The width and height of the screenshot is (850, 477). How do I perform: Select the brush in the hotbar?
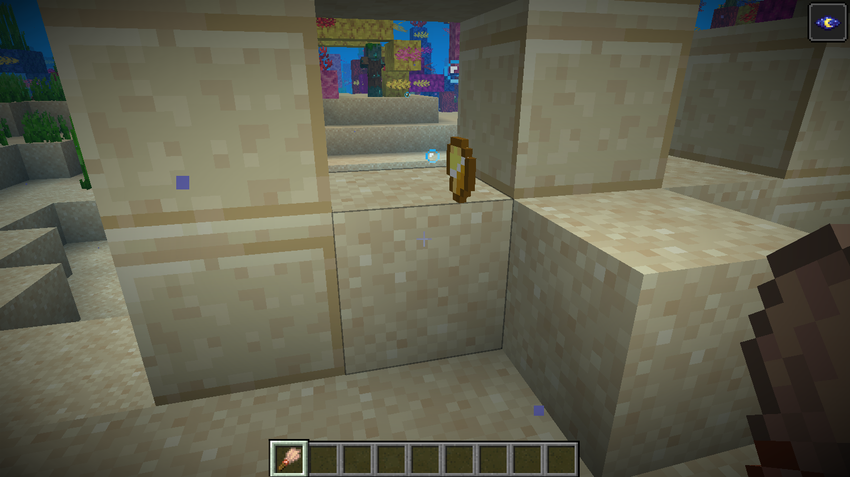(288, 459)
